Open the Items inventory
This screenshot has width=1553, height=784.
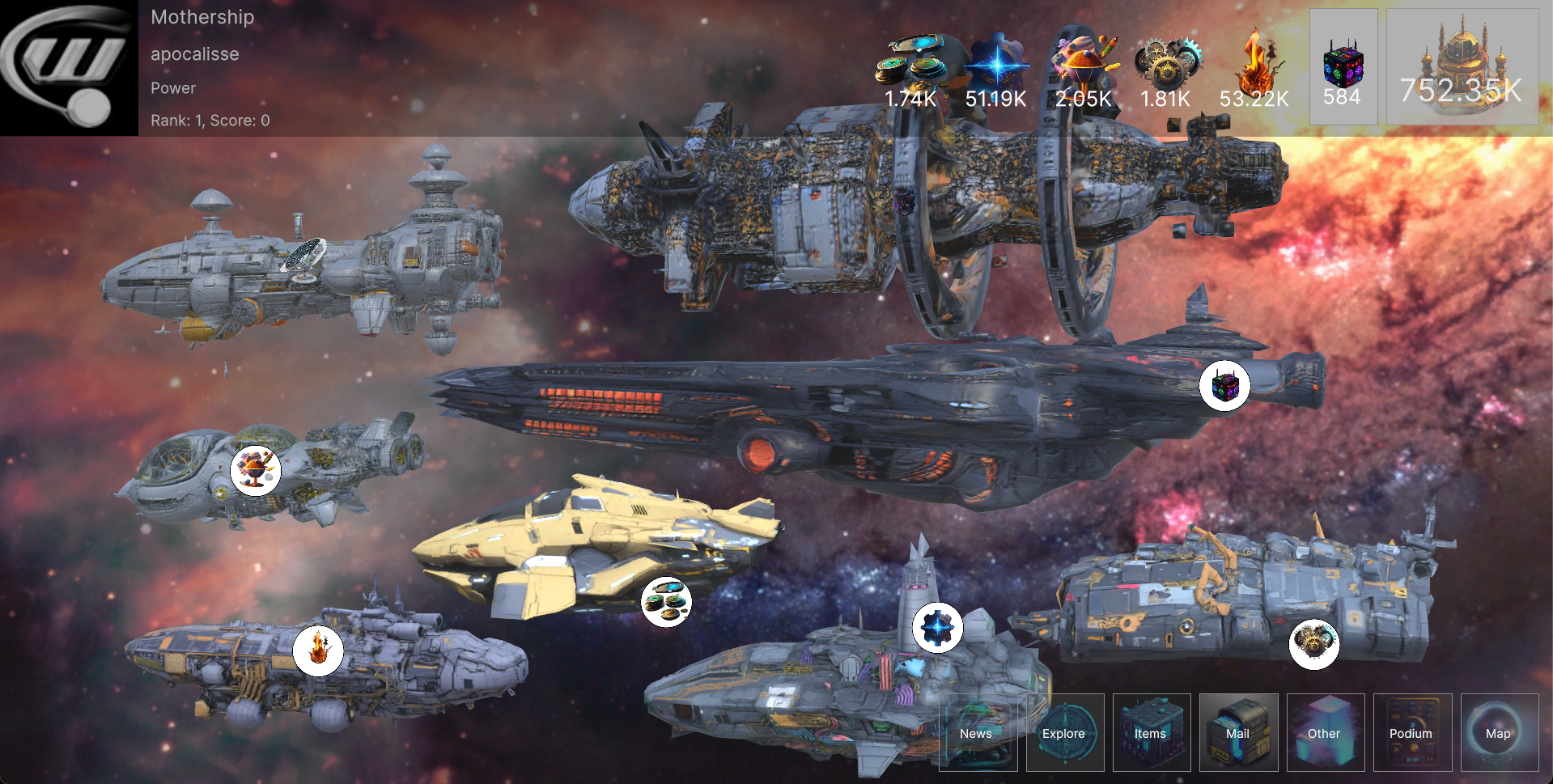coord(1151,732)
